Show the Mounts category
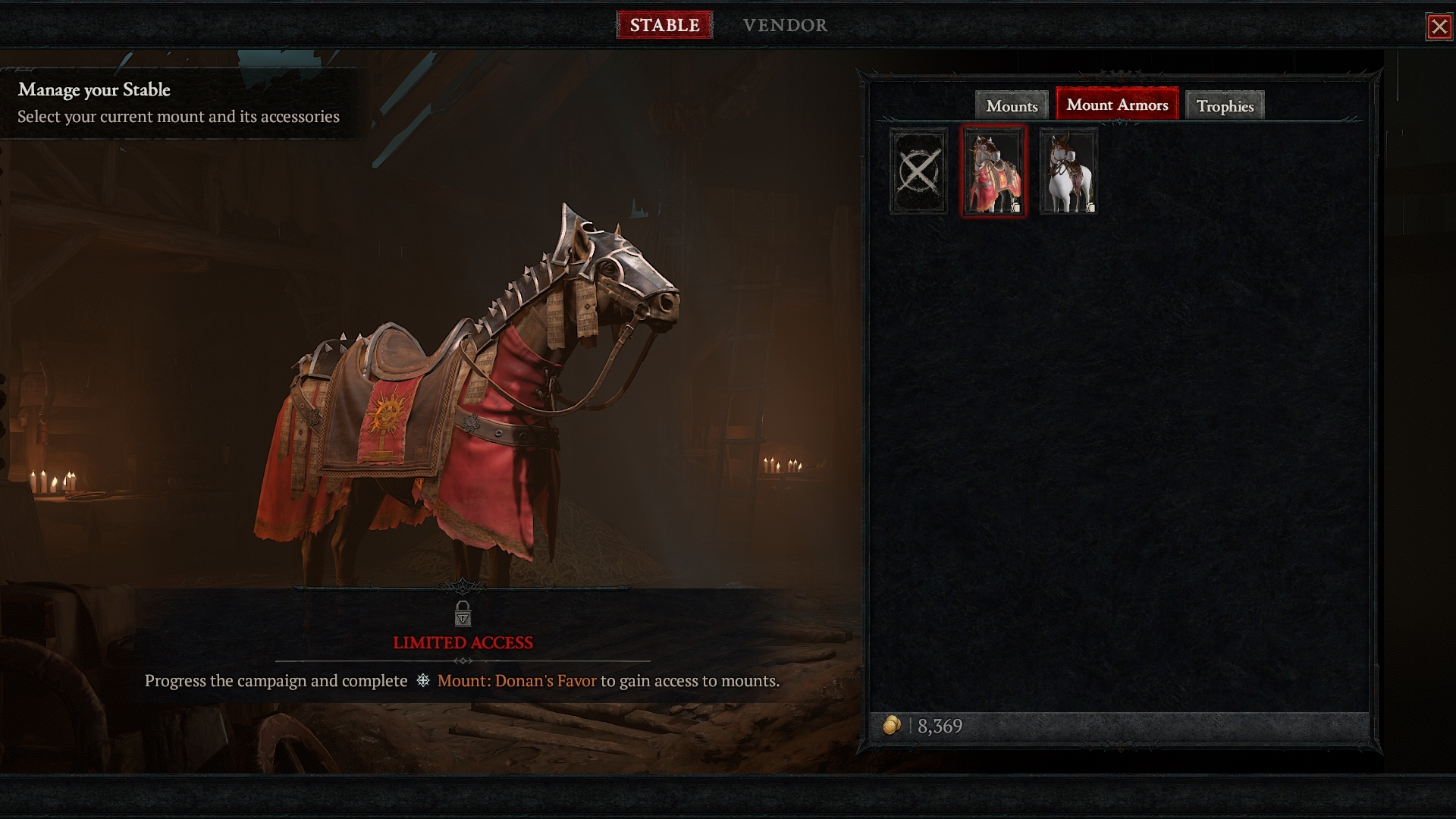Screen dimensions: 1456x819 click(x=1012, y=106)
